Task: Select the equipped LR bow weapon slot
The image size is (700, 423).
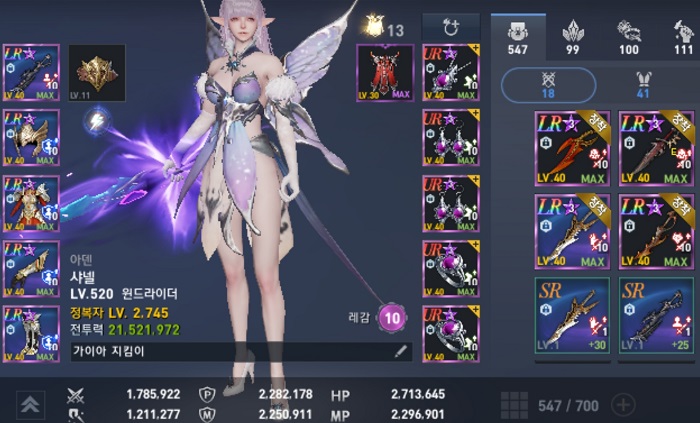Action: pyautogui.click(x=31, y=72)
